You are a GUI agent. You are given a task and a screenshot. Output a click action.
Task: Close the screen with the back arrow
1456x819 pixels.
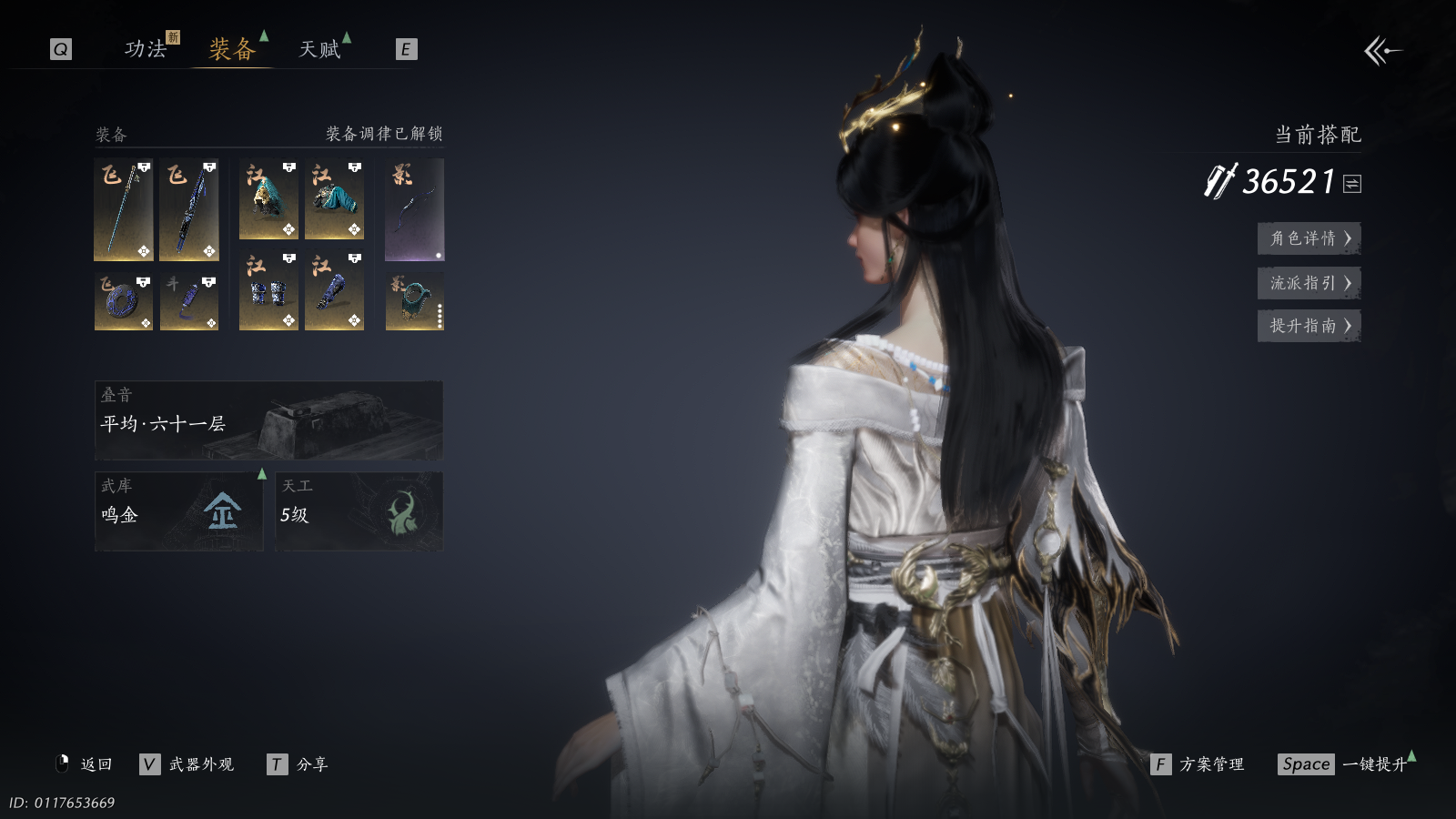1382,51
